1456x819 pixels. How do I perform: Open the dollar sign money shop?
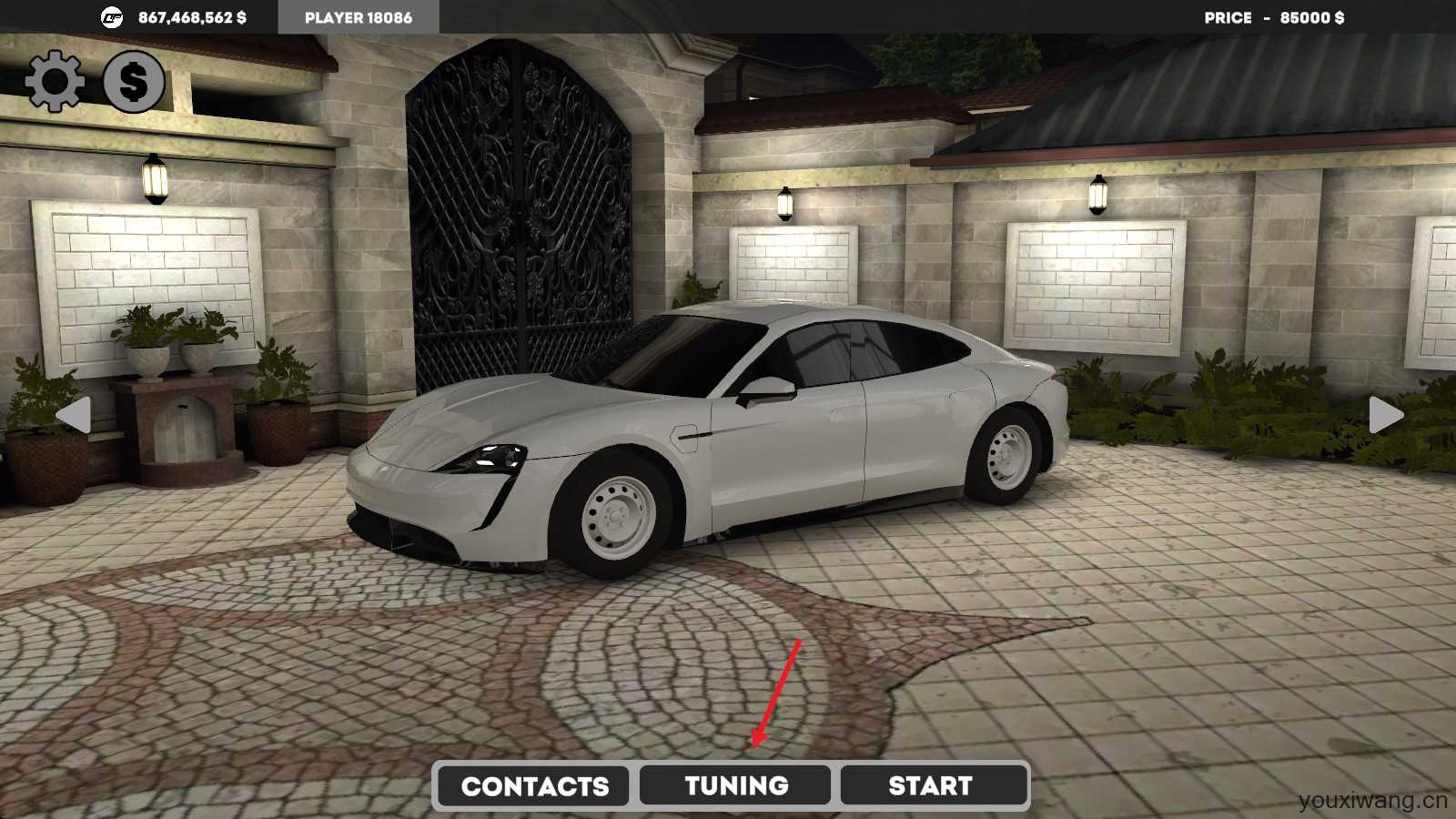point(133,82)
